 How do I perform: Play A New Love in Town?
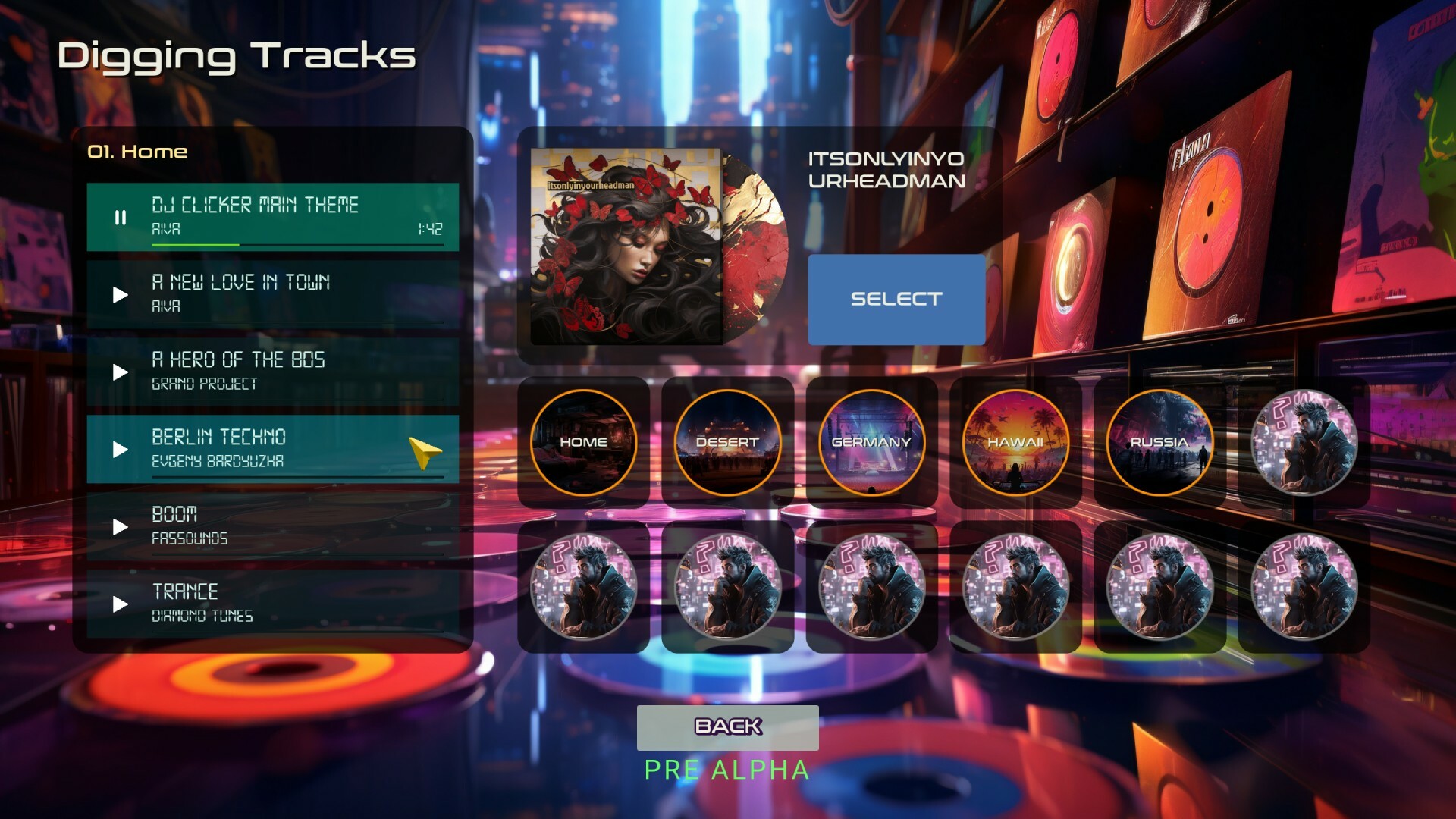pos(118,295)
